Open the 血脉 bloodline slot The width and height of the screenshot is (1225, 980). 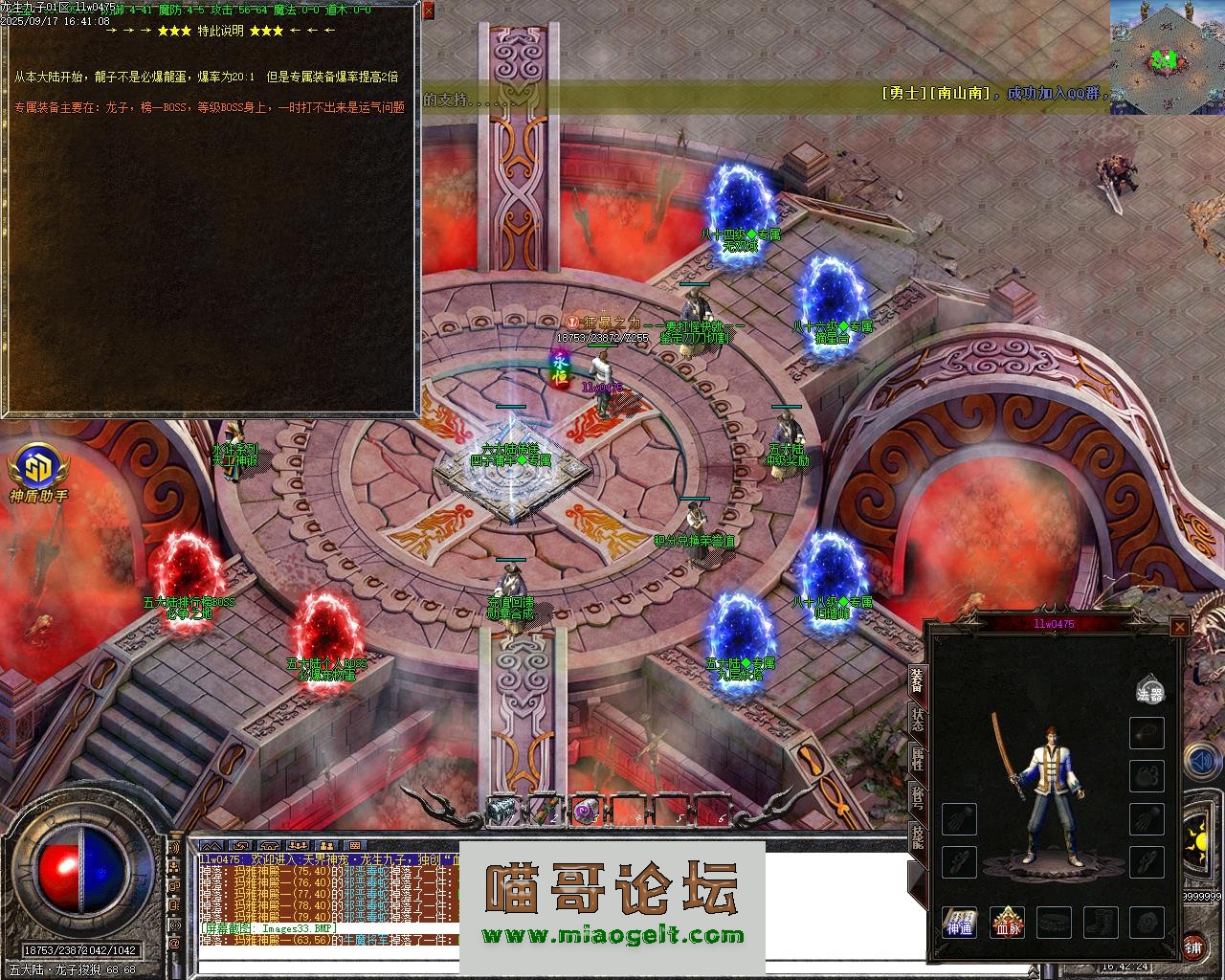(x=1007, y=923)
